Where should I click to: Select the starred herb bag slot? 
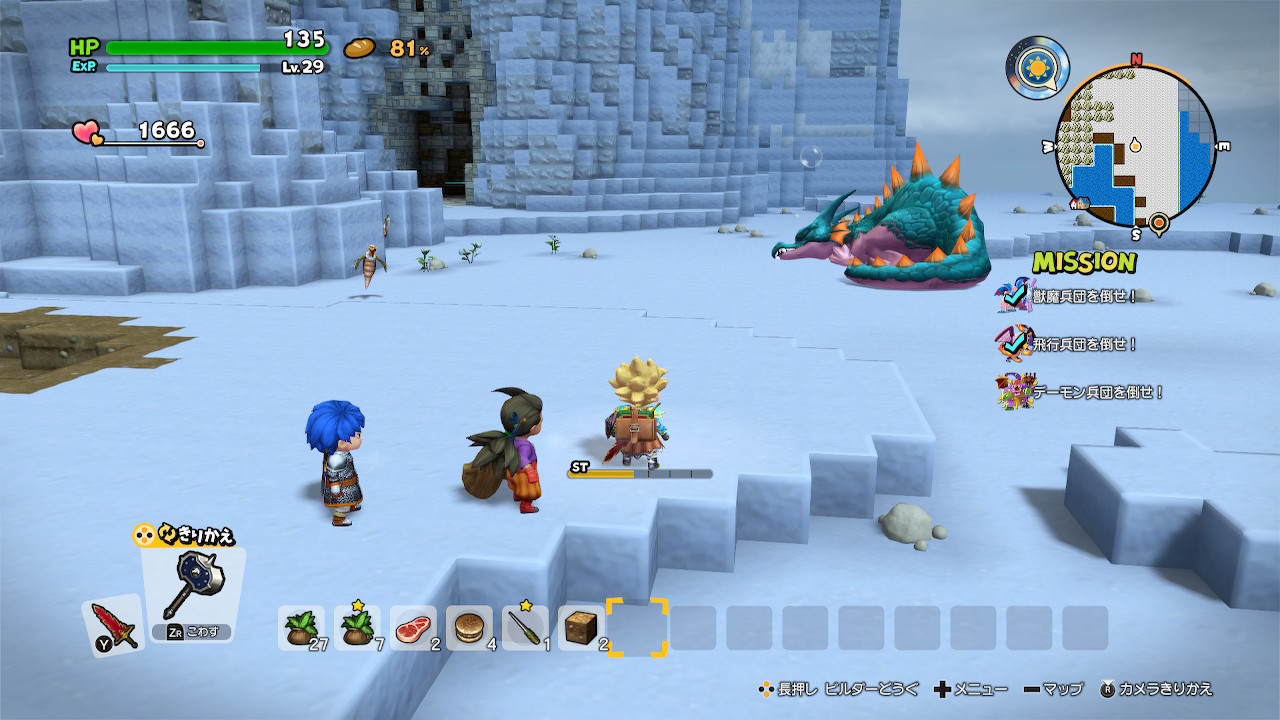[357, 628]
